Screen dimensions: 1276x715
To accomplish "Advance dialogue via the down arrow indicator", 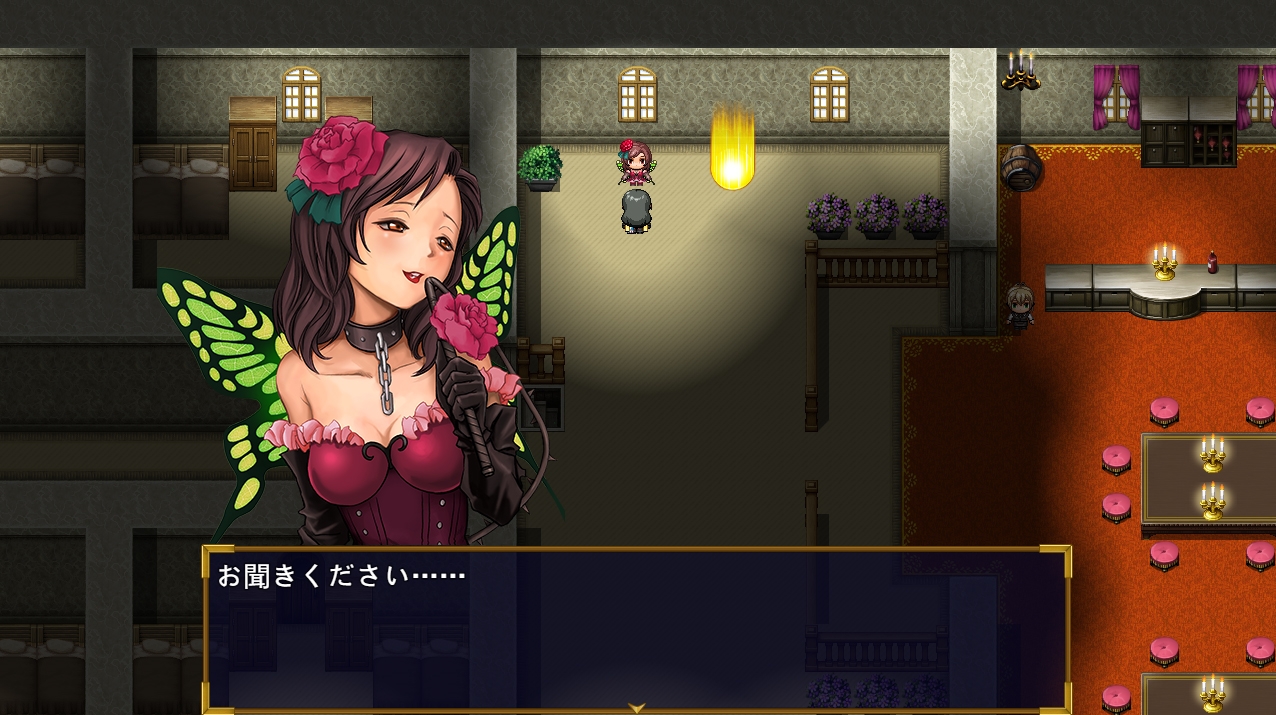I will (x=636, y=708).
